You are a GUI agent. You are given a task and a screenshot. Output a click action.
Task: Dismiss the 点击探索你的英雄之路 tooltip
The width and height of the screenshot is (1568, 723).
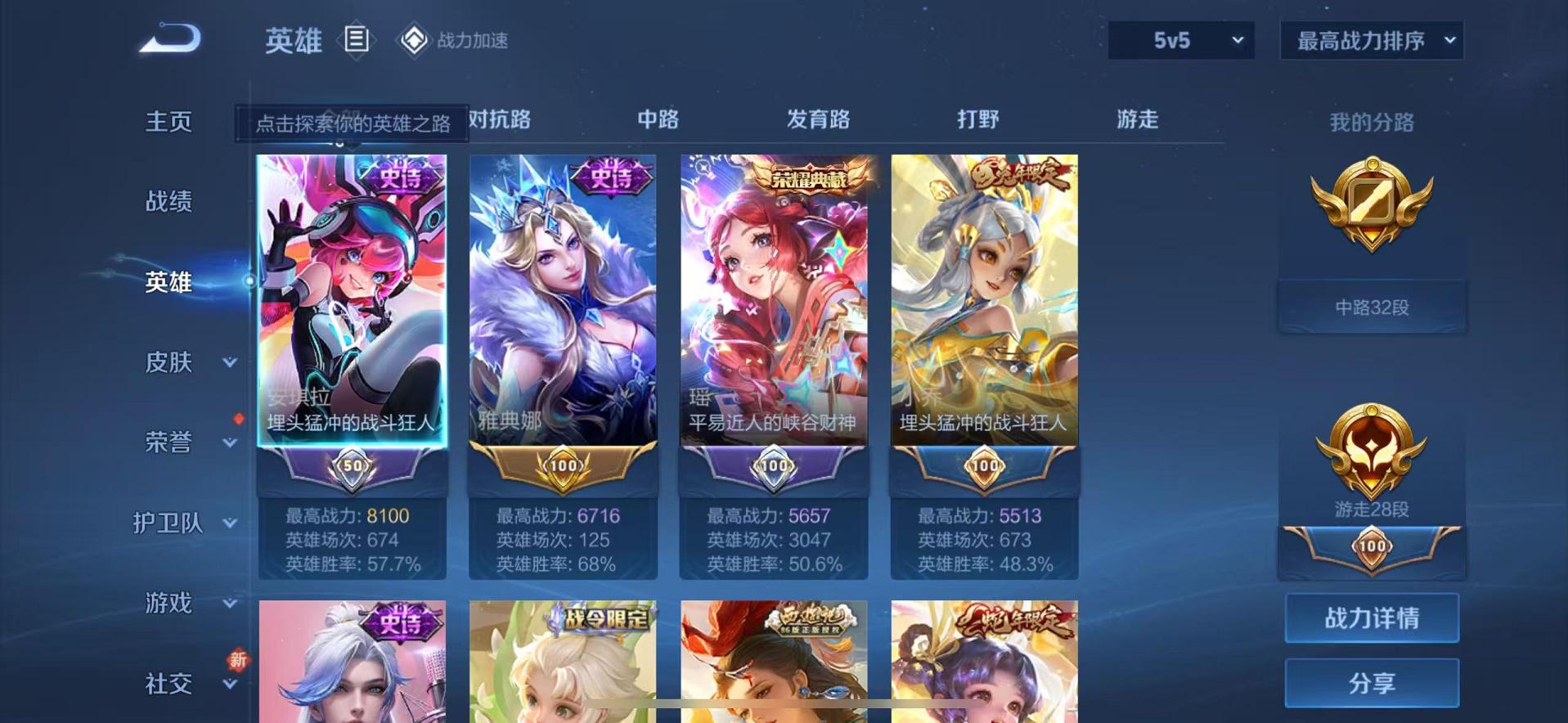tap(352, 123)
